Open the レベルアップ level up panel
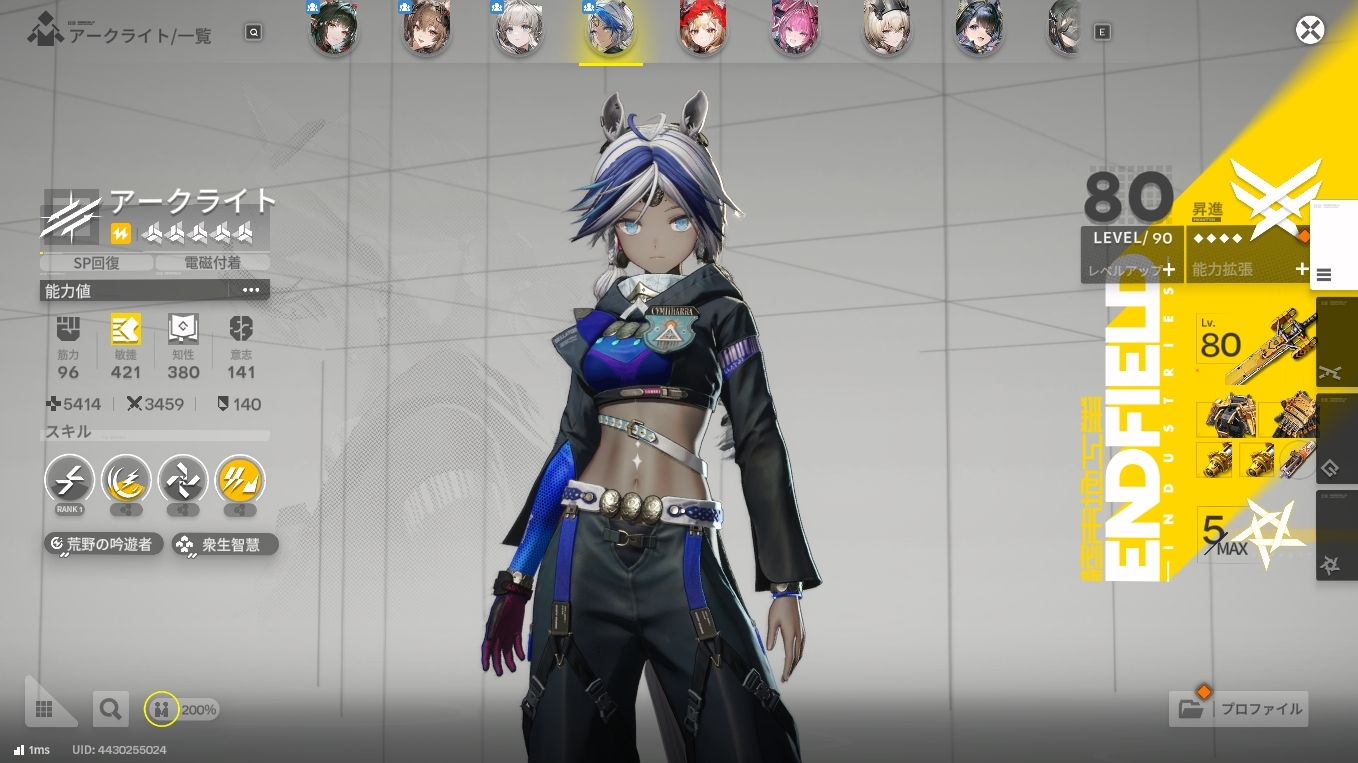The image size is (1358, 763). pos(1132,269)
